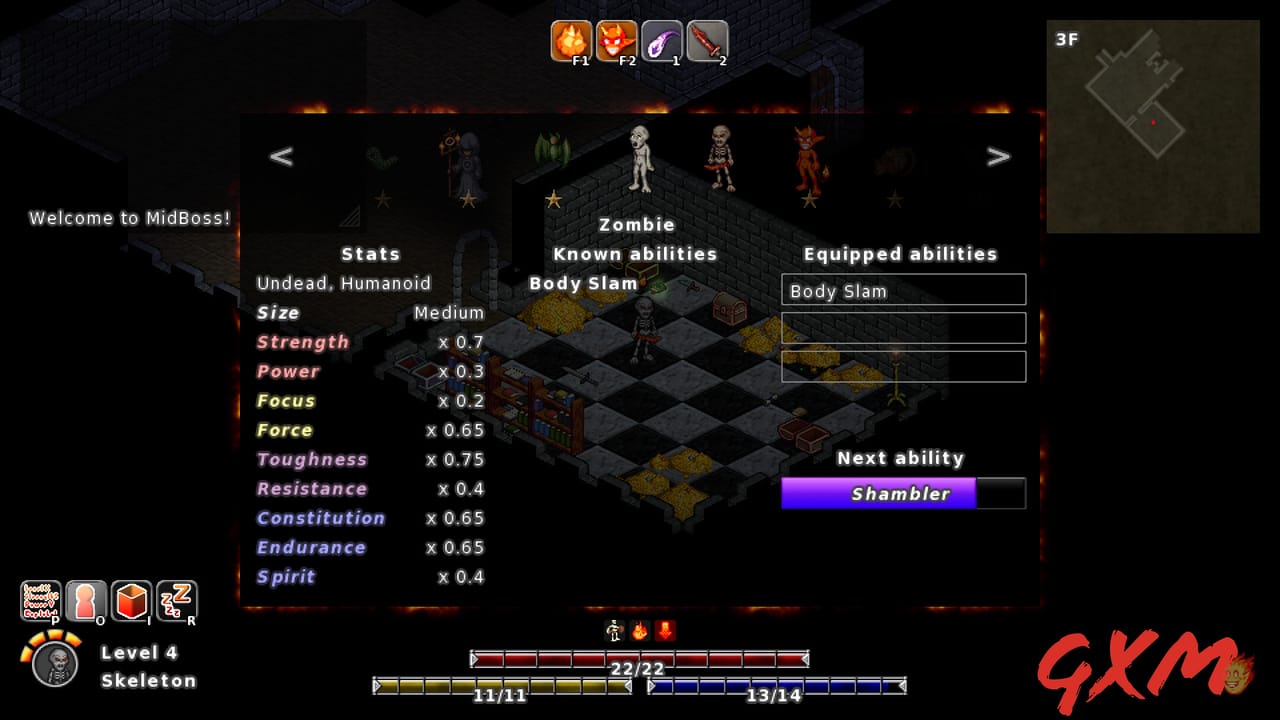Inspect the burning status effect icon

pyautogui.click(x=641, y=630)
